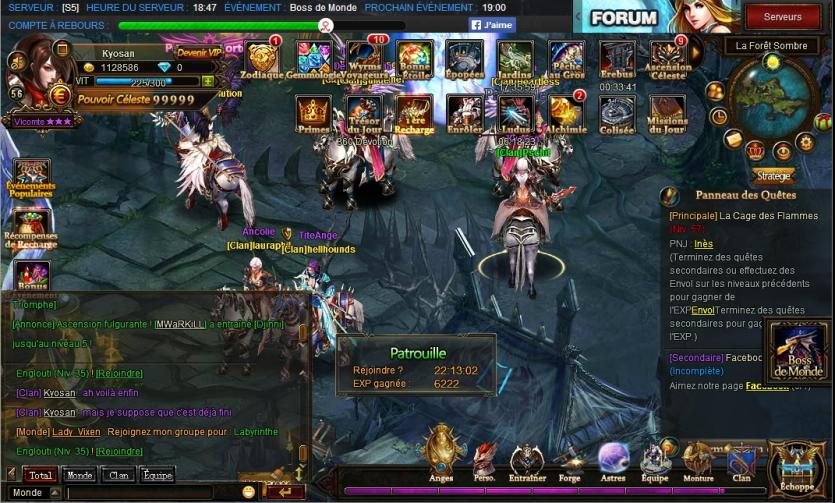Open the Trésor du Jour icon
Image resolution: width=835 pixels, height=503 pixels.
coord(364,112)
